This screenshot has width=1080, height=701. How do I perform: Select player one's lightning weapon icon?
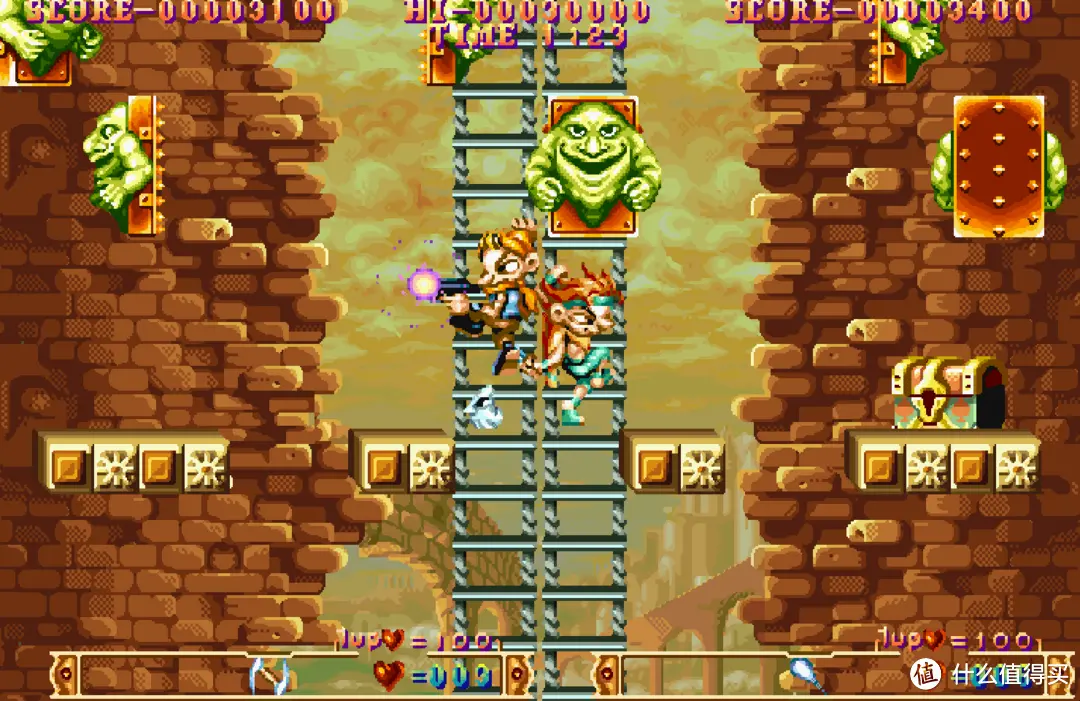pos(267,676)
